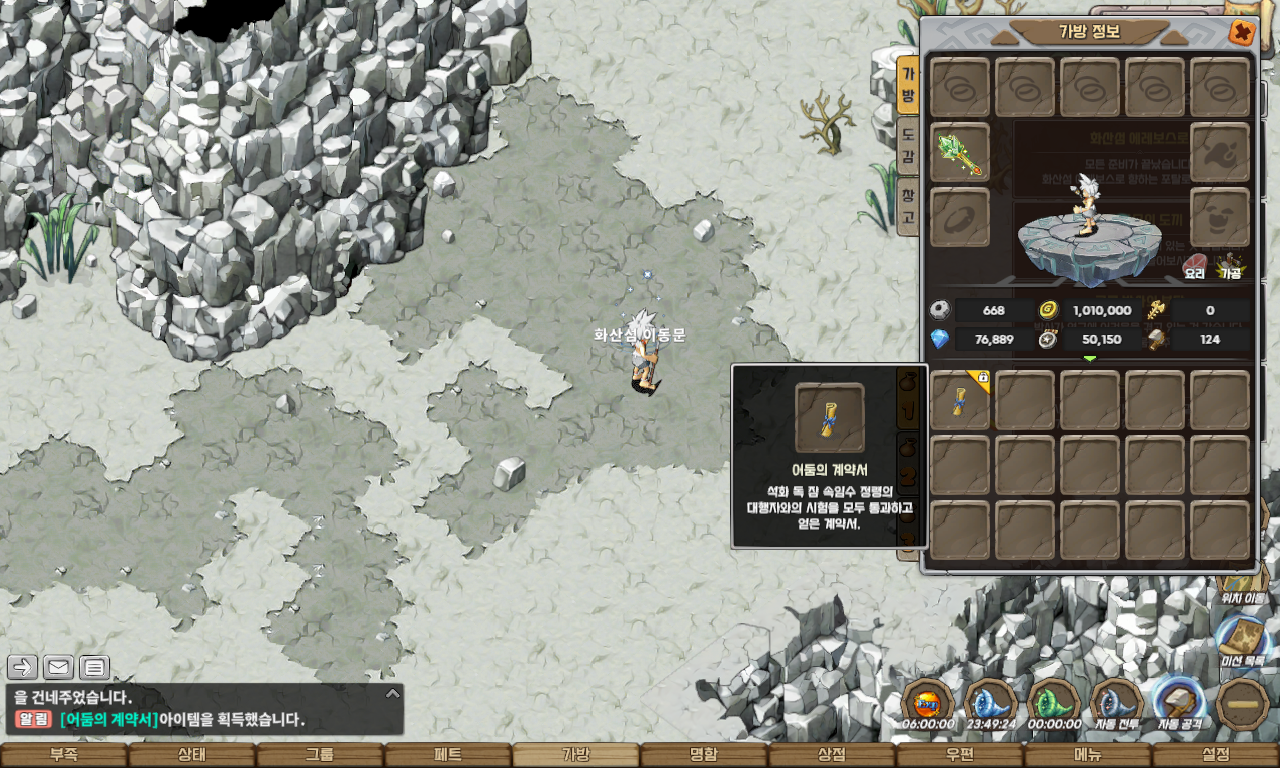Switch to the 창고 storage tab
Screen dimensions: 1280x768
pyautogui.click(x=907, y=204)
